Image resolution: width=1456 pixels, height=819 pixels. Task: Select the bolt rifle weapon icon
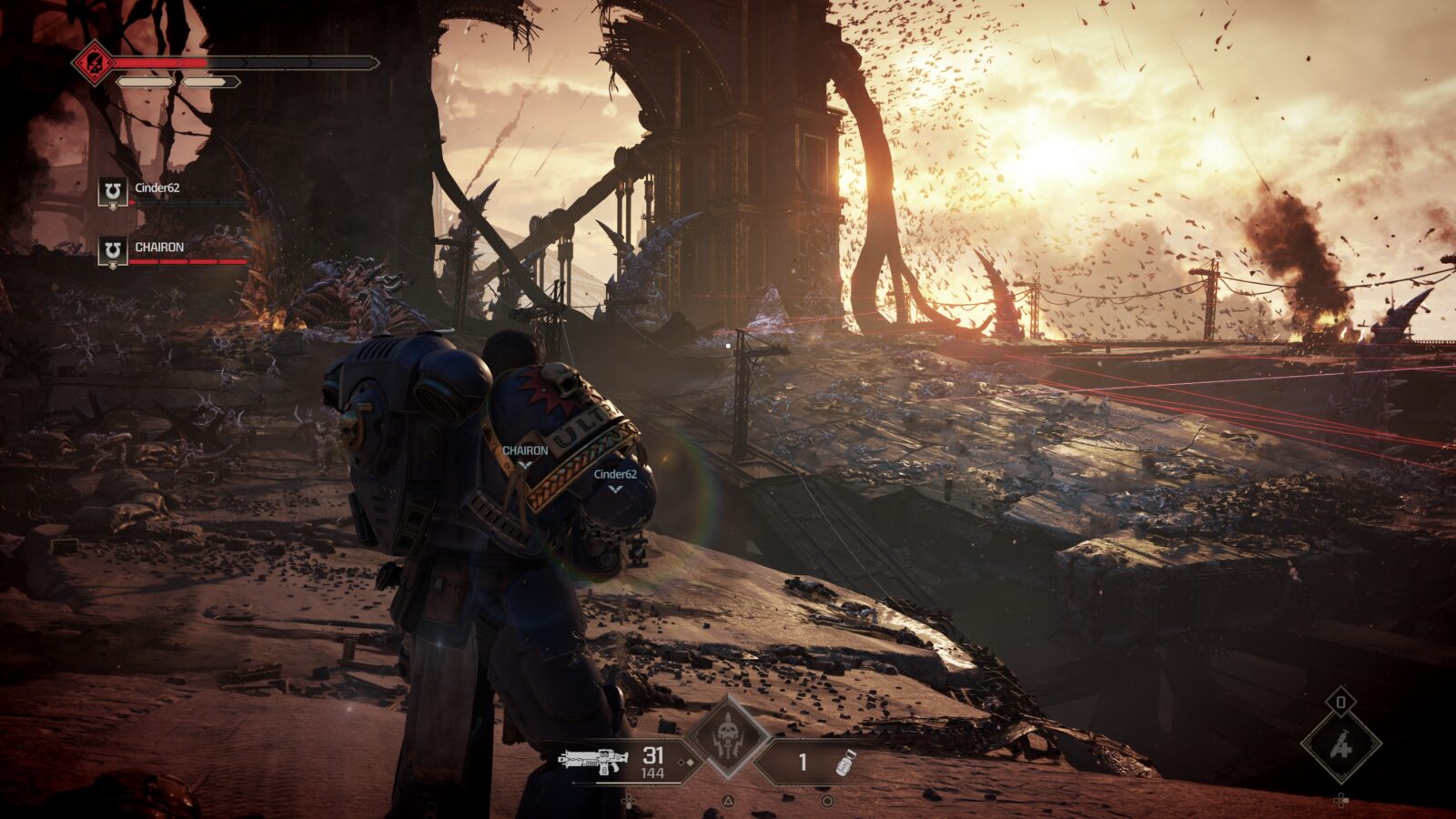(x=594, y=761)
